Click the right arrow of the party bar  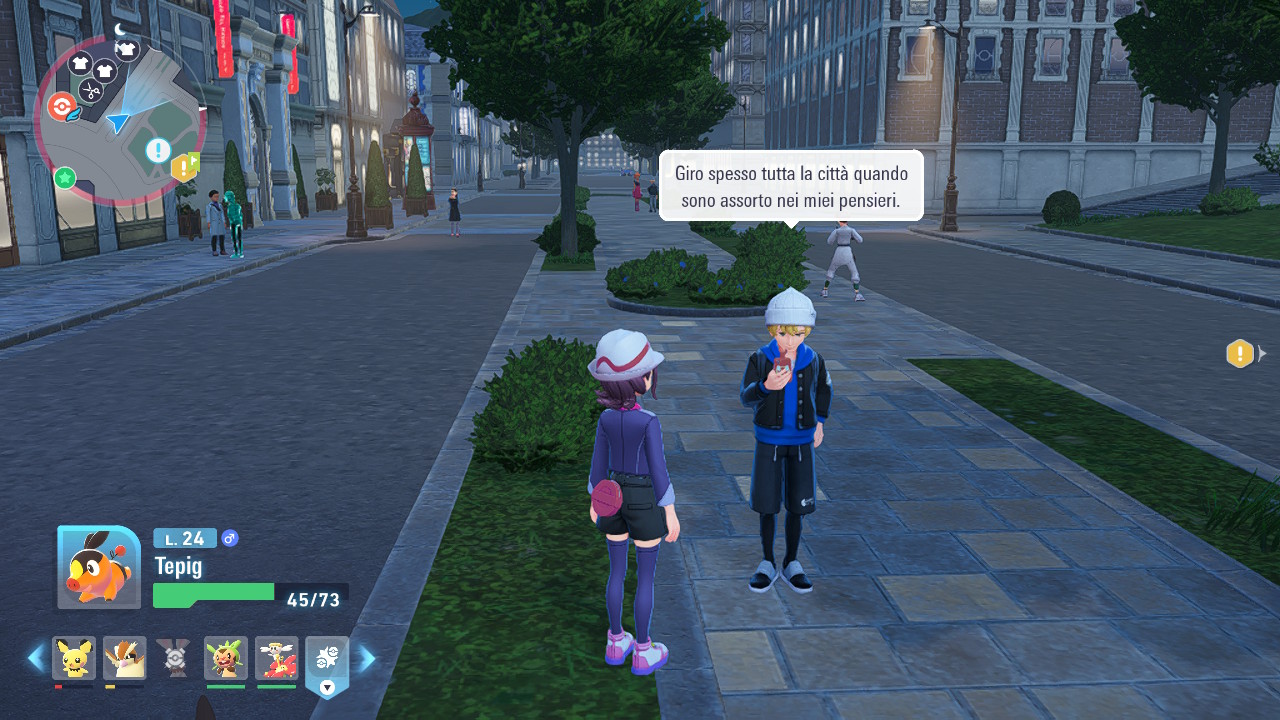367,658
